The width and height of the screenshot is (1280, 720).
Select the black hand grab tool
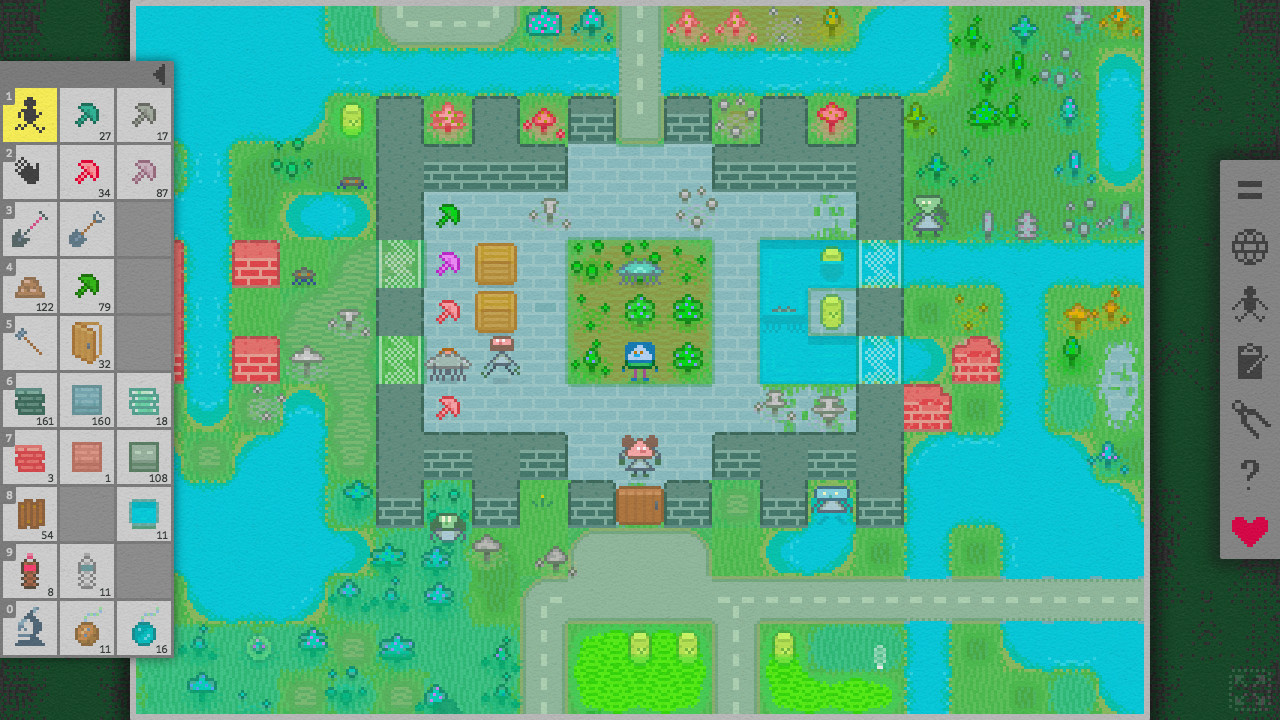click(30, 172)
